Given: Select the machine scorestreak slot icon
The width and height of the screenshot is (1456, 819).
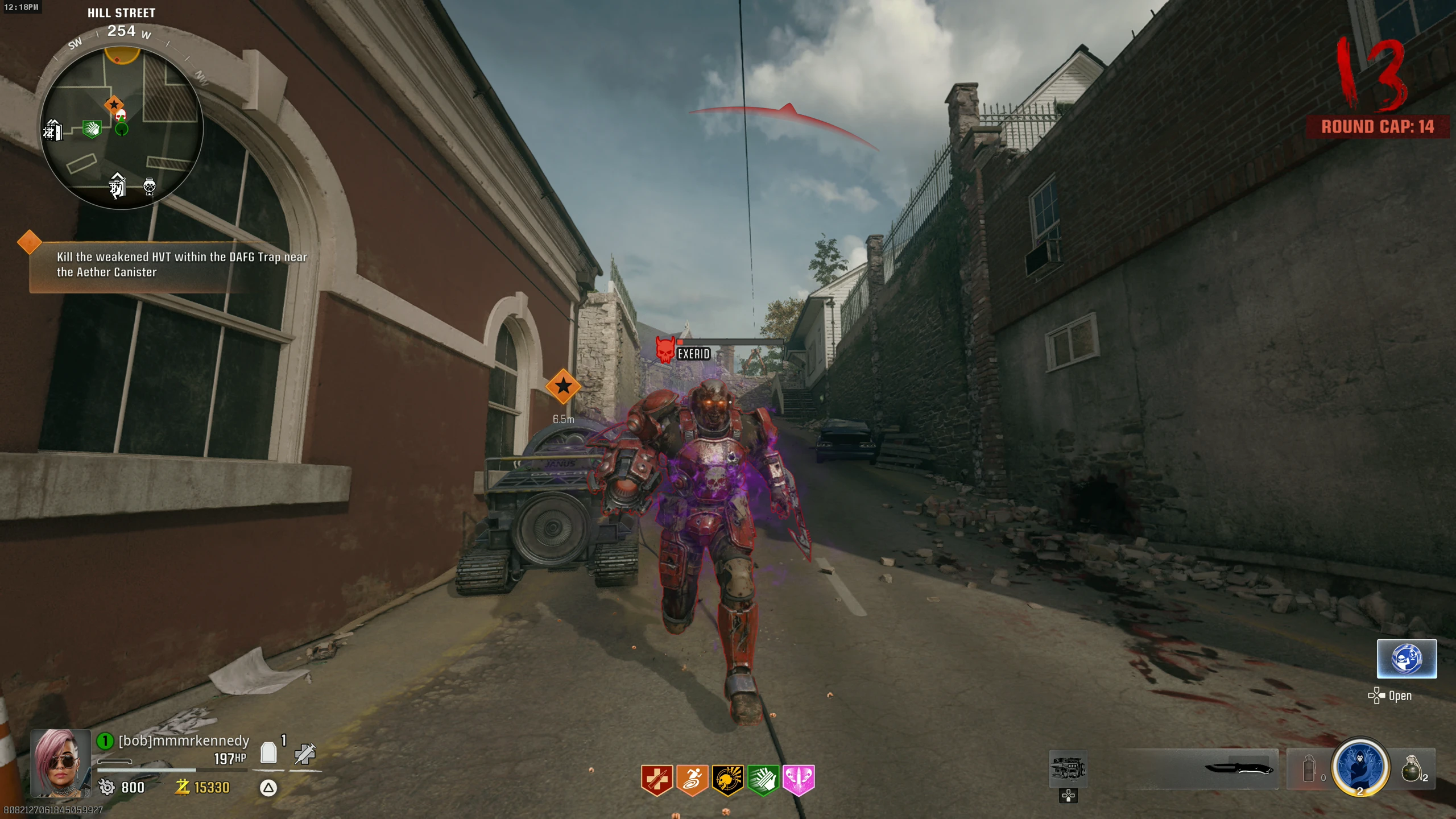Looking at the screenshot, I should (1068, 768).
